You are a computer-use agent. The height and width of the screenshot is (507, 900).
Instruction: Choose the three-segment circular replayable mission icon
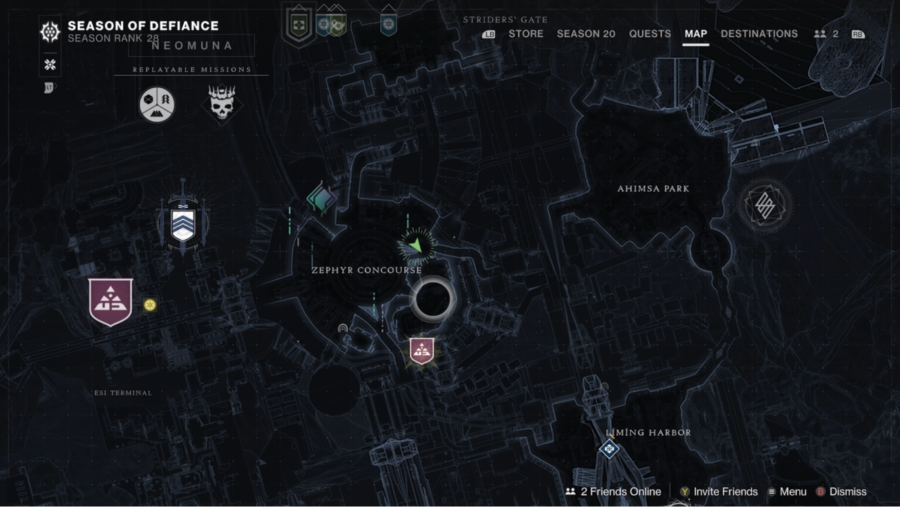tap(157, 104)
